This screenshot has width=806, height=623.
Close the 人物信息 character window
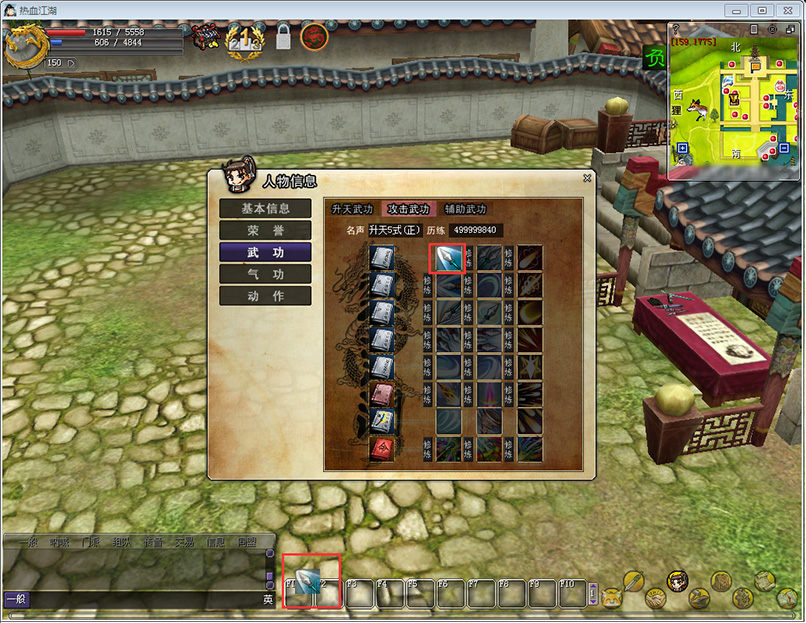588,178
